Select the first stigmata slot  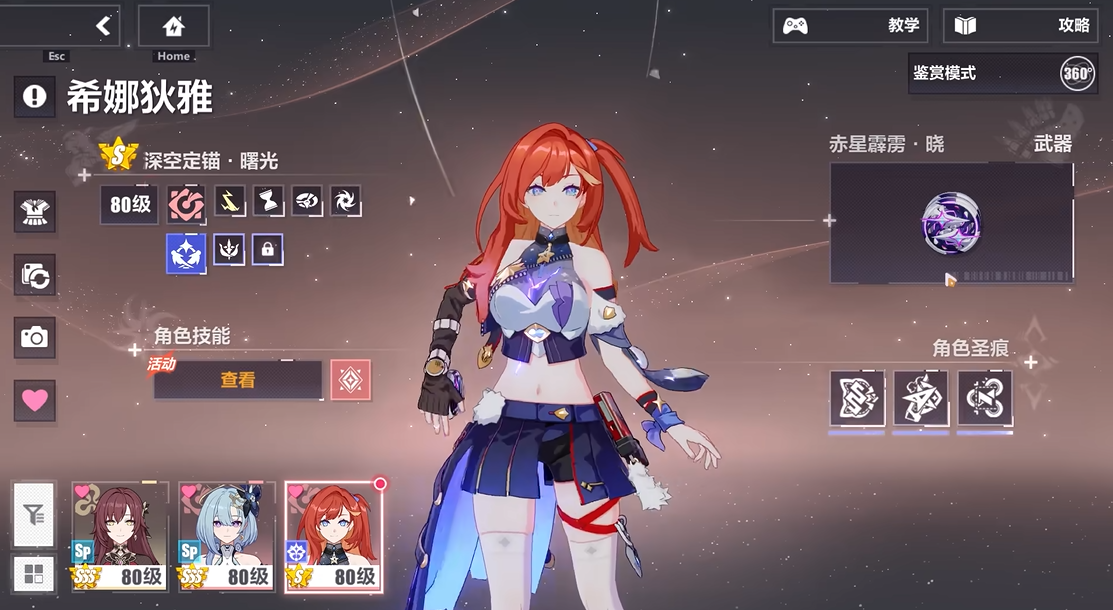pos(857,398)
